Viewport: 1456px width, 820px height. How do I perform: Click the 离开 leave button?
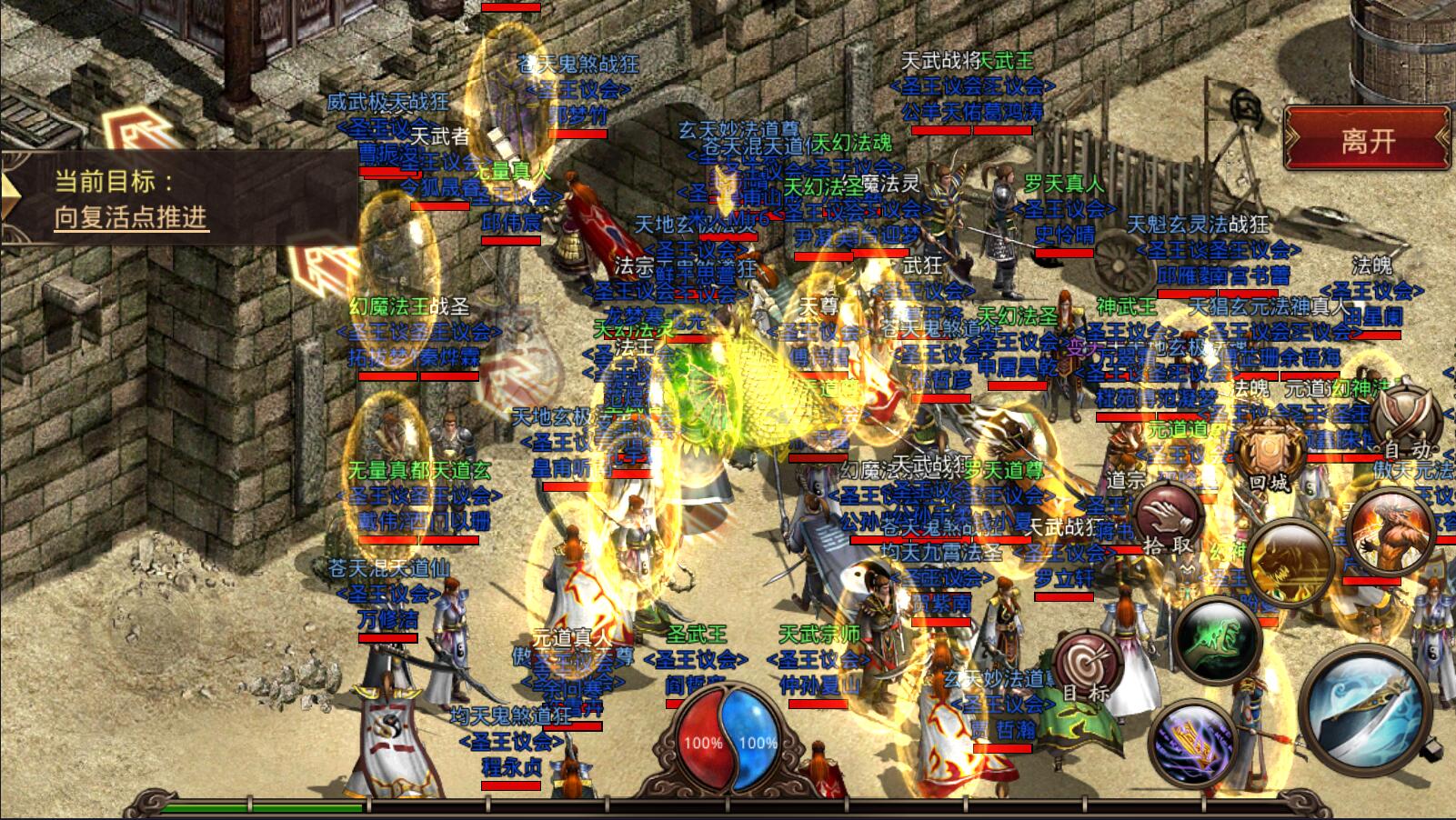1367,139
